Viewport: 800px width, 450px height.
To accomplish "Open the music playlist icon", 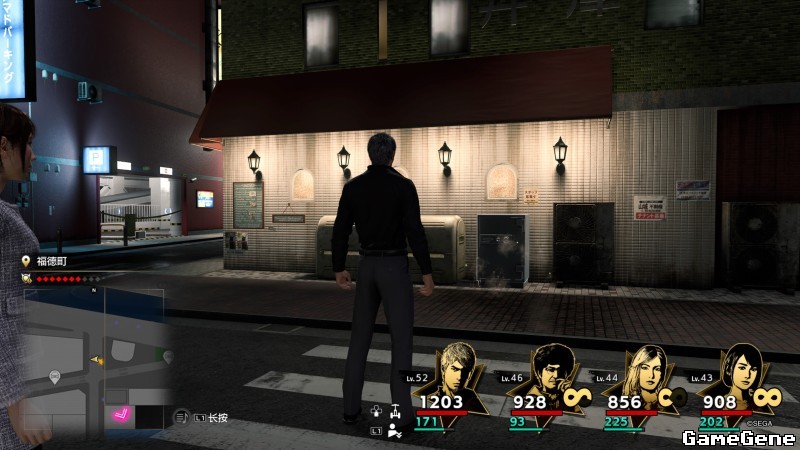I will click(181, 418).
